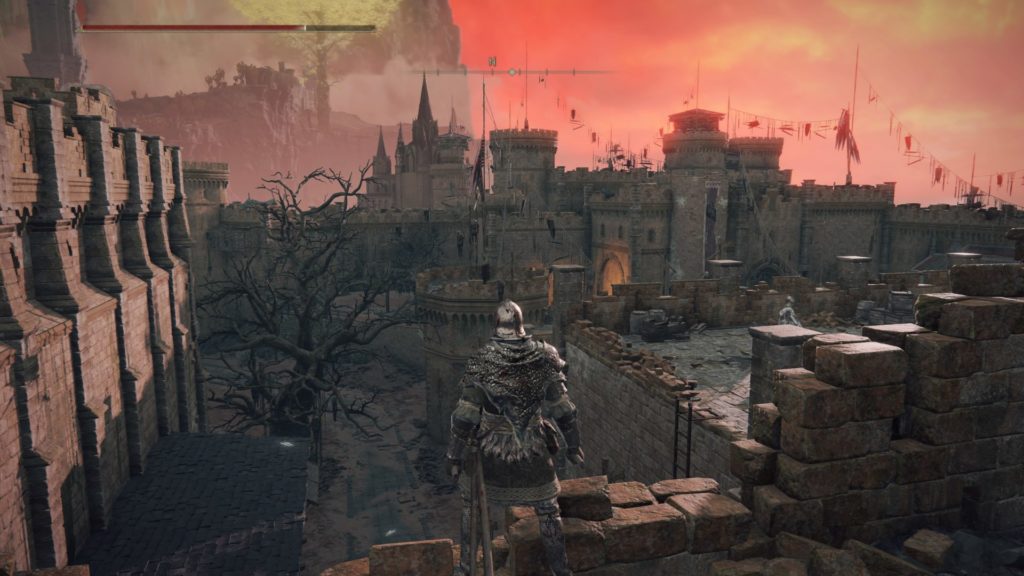Select the glowing marker on the compass
Viewport: 1024px width, 576px height.
click(513, 72)
